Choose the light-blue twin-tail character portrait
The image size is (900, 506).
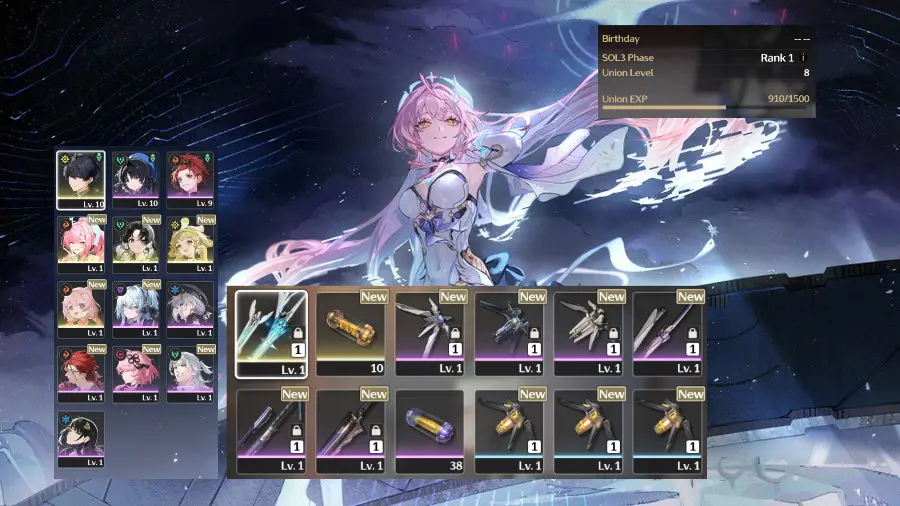135,309
